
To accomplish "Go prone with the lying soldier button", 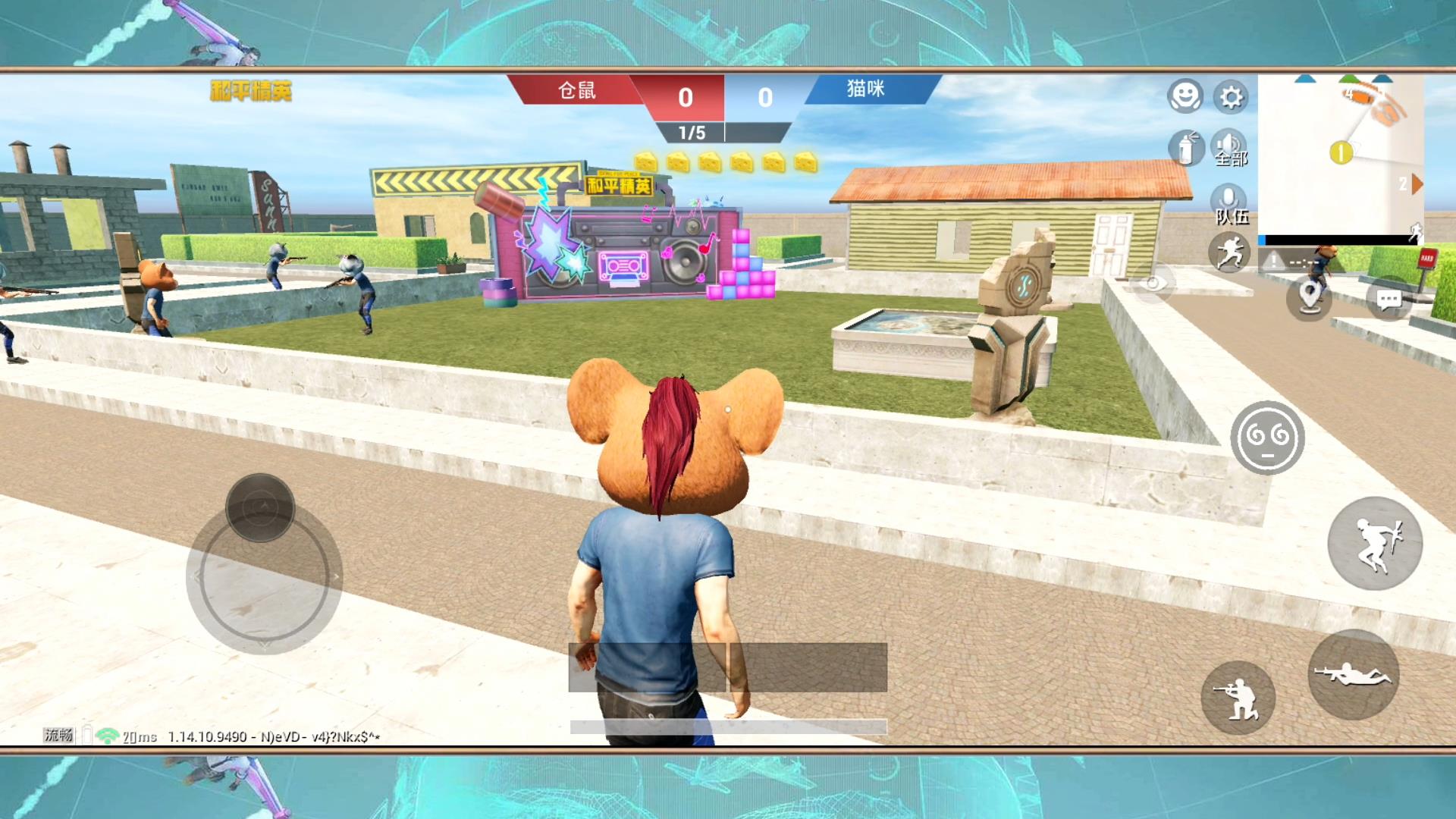I will click(1354, 674).
